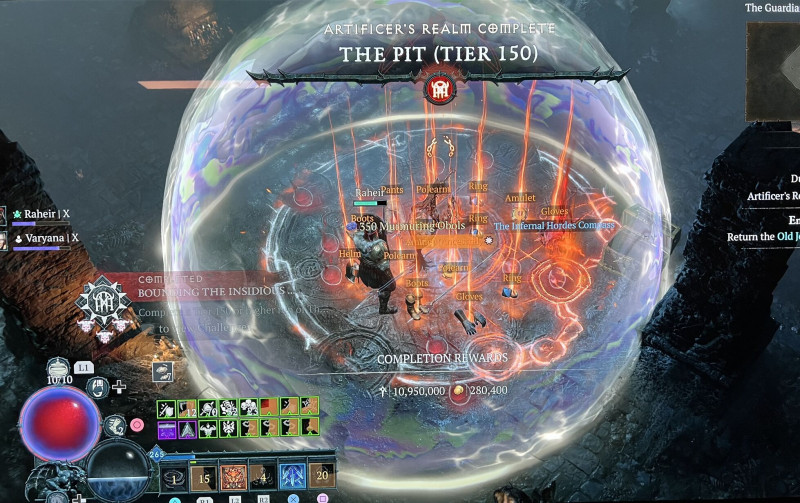Inspect the purple buff icon
The height and width of the screenshot is (503, 800).
pyautogui.click(x=166, y=427)
